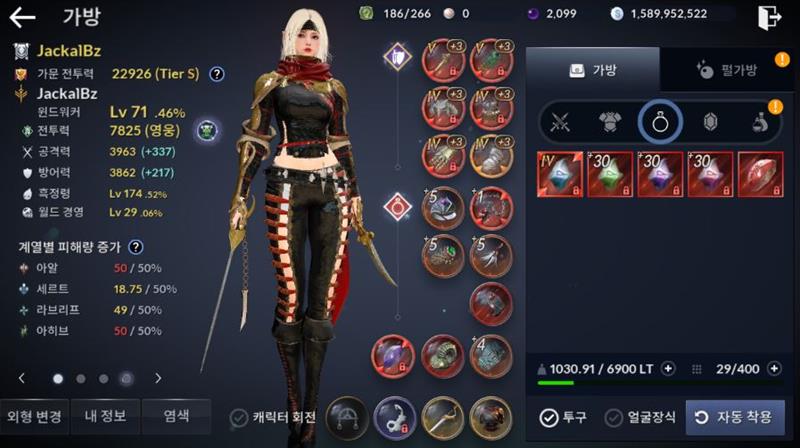Select the red crystal in the bag

760,174
